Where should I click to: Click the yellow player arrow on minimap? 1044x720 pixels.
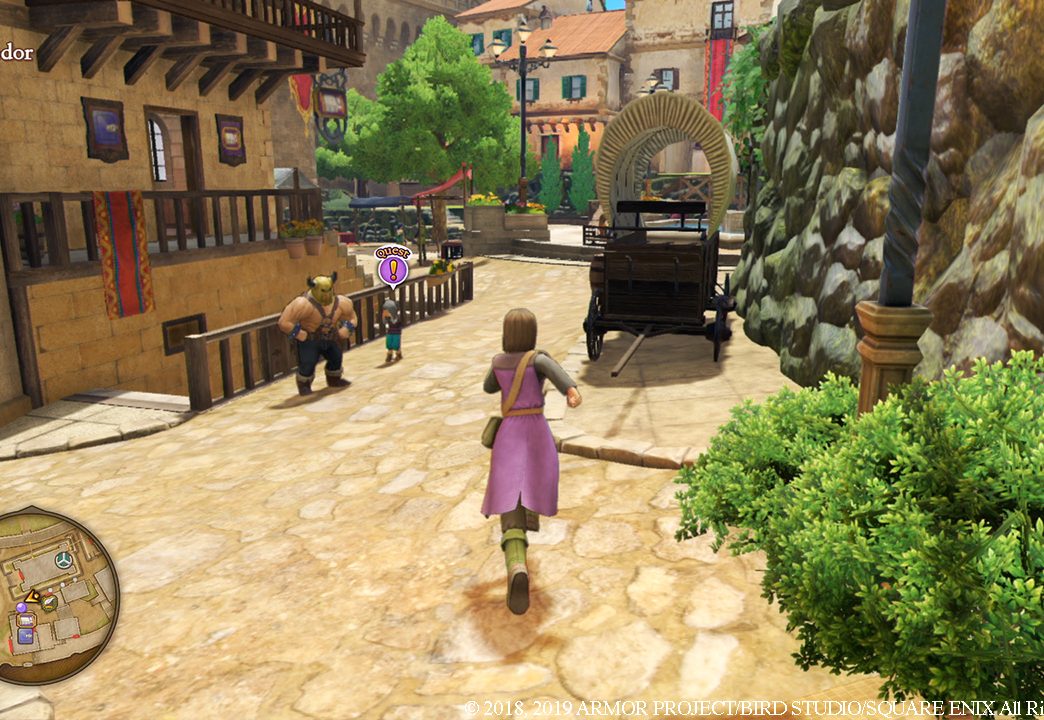pos(33,597)
